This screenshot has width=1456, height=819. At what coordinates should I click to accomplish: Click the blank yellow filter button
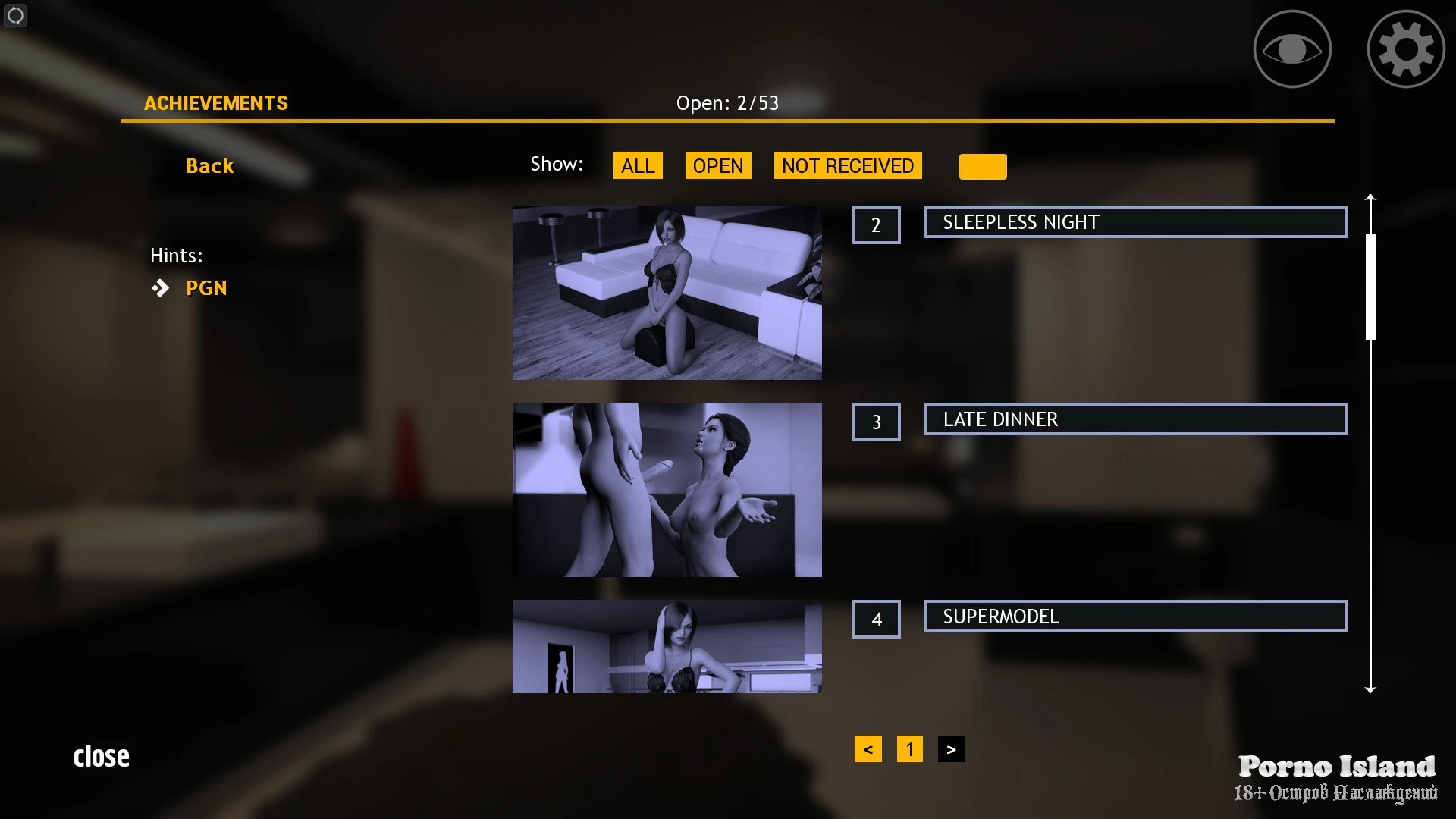pos(982,167)
